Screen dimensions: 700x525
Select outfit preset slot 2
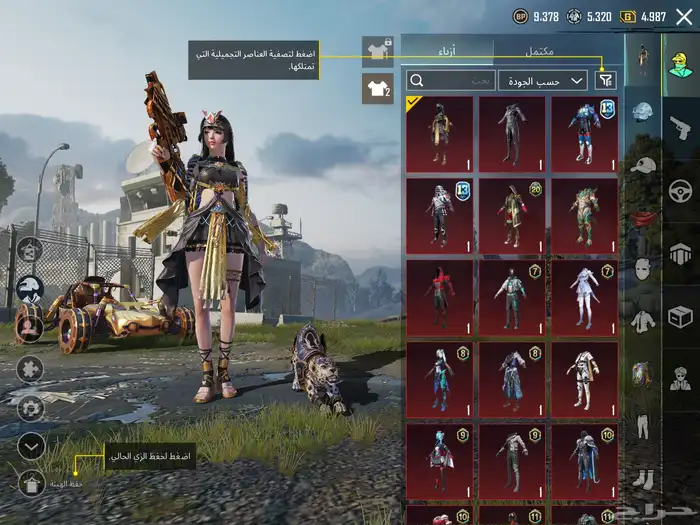tap(377, 89)
